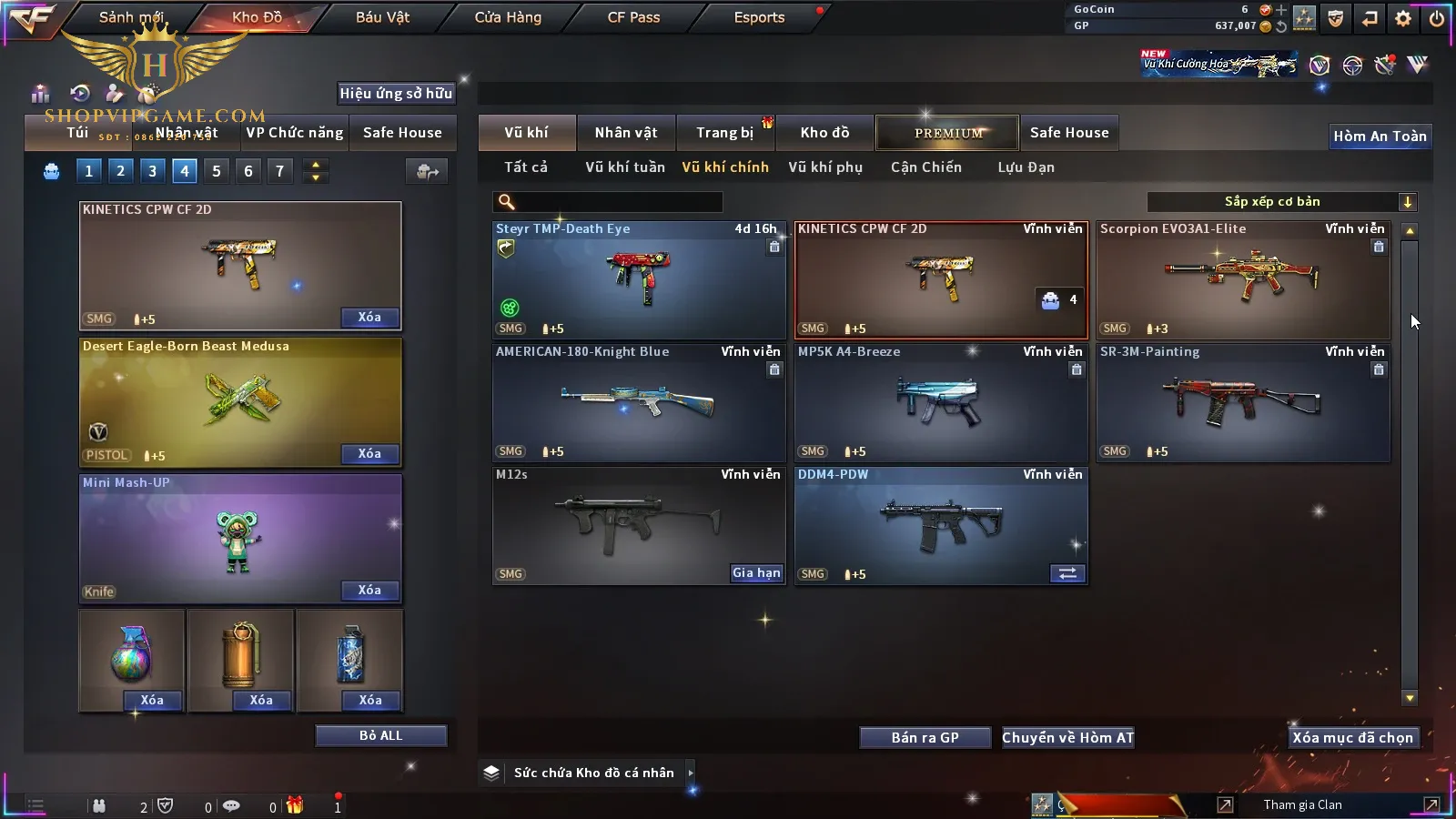Select the AMERICAN-180-Knight Blue weapon
The width and height of the screenshot is (1456, 819).
tap(639, 403)
